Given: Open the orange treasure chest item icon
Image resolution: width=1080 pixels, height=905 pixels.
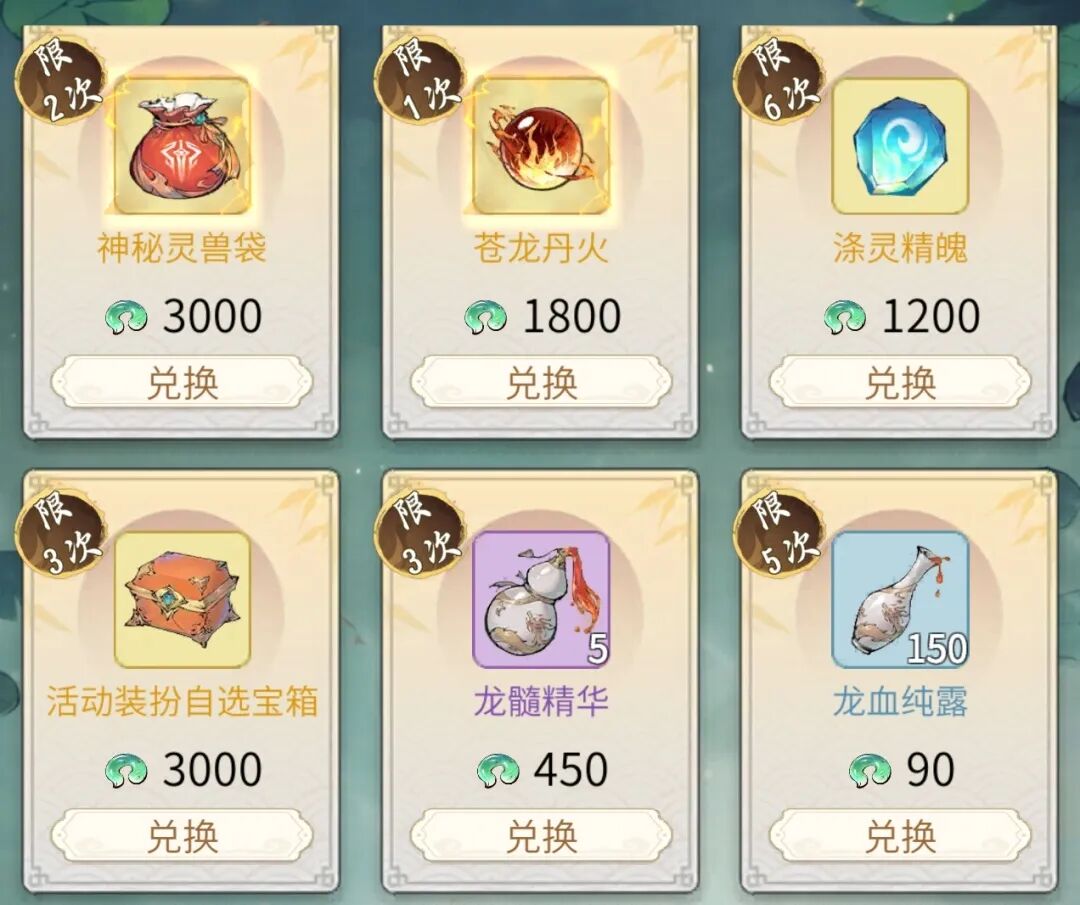Looking at the screenshot, I should 181,599.
